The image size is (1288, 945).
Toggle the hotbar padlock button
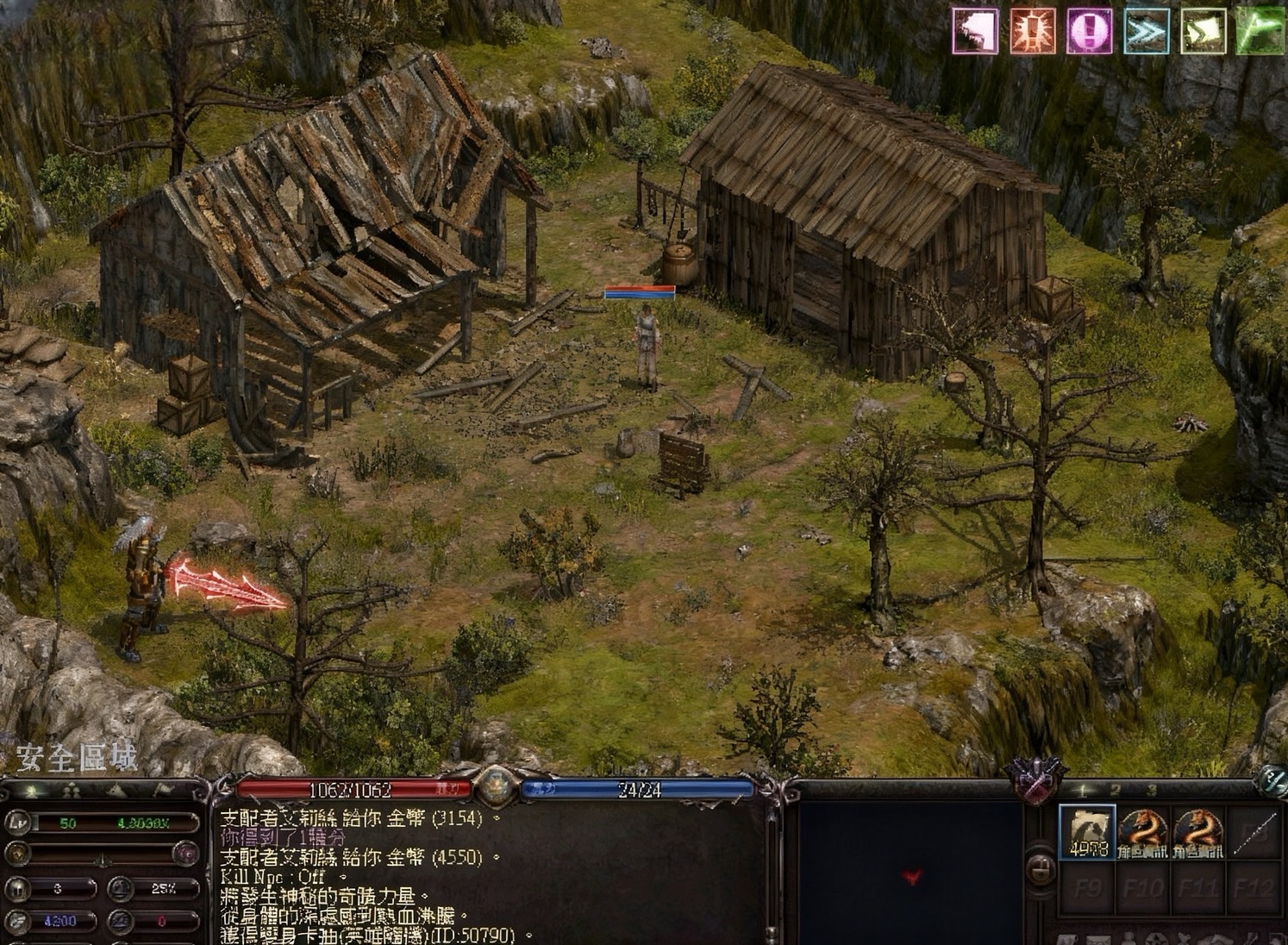(x=1040, y=868)
